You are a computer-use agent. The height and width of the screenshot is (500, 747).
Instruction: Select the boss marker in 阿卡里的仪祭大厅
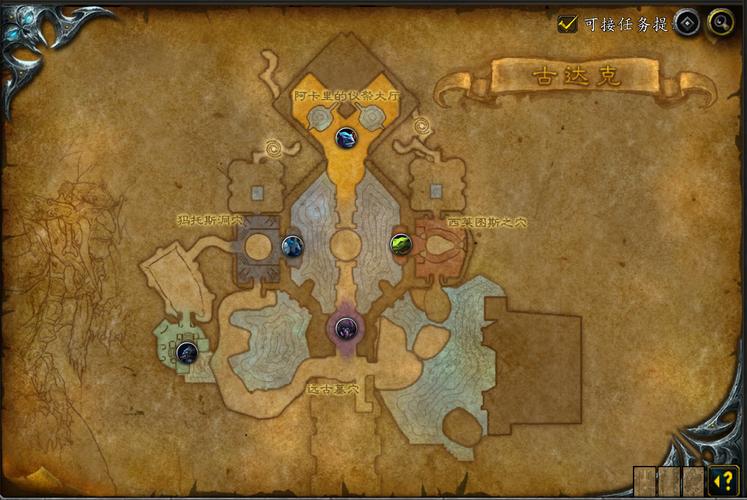[346, 137]
